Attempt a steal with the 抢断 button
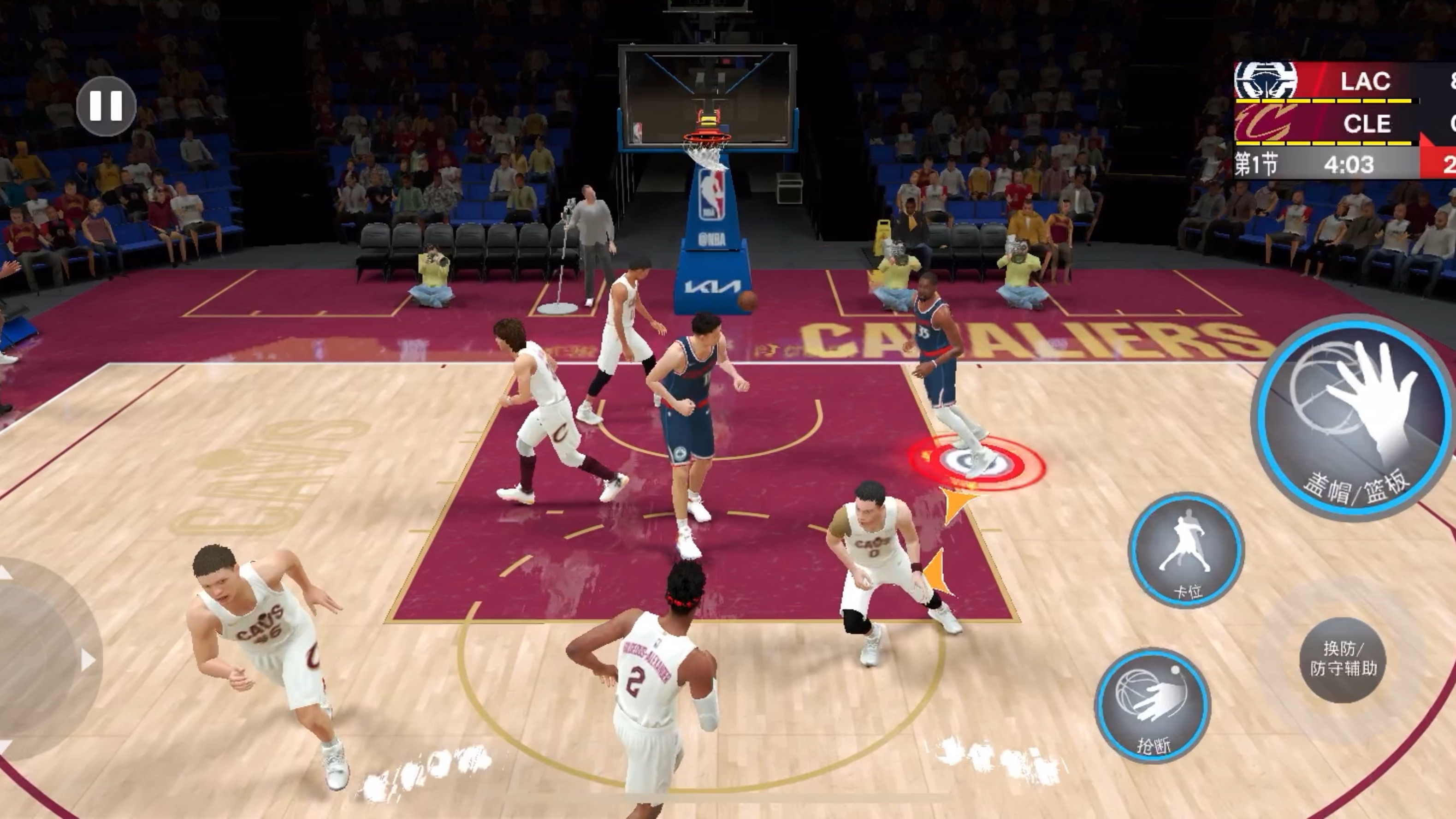1456x819 pixels. click(x=1153, y=705)
